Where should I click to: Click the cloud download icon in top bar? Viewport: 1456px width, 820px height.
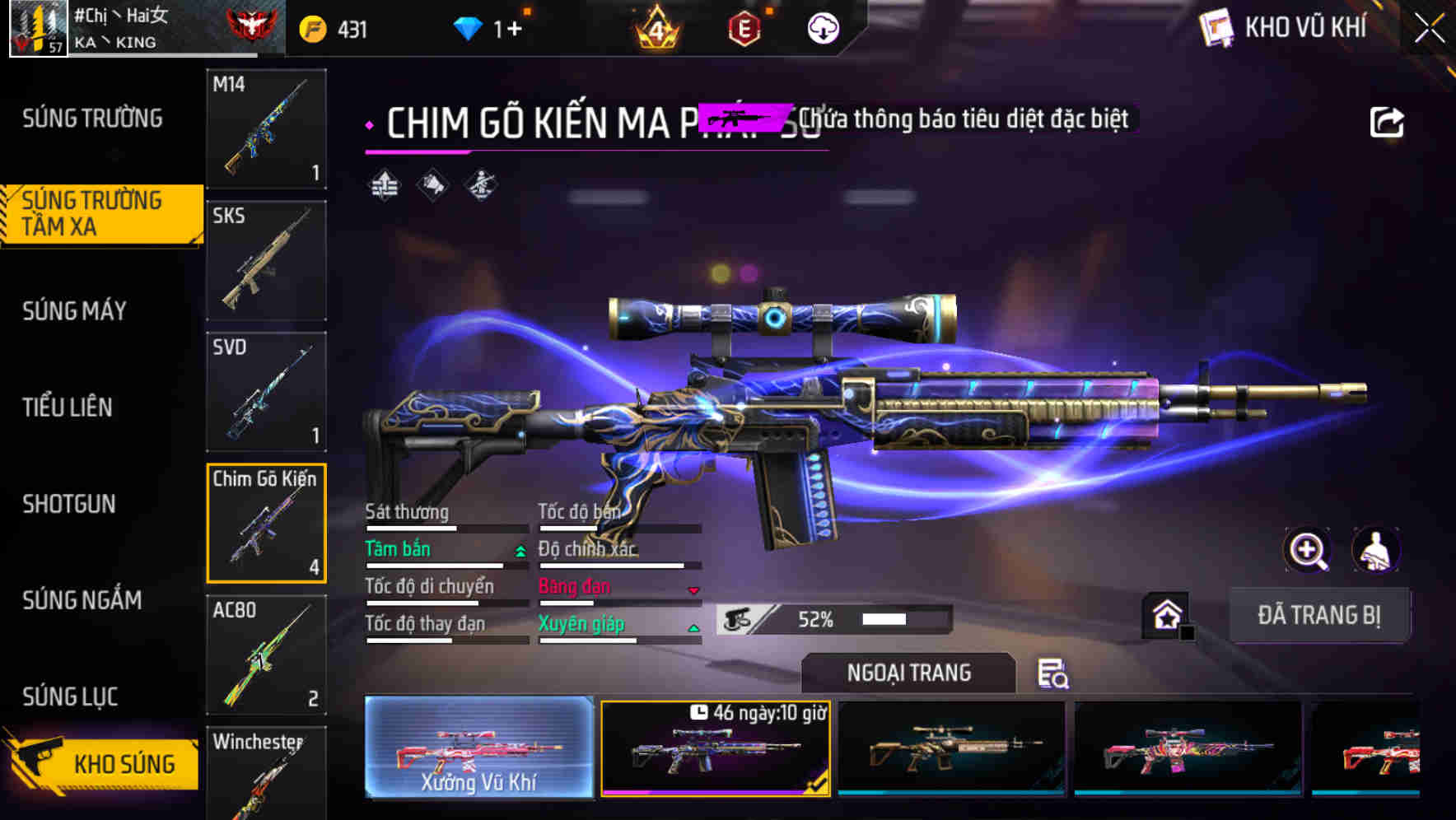pyautogui.click(x=822, y=27)
